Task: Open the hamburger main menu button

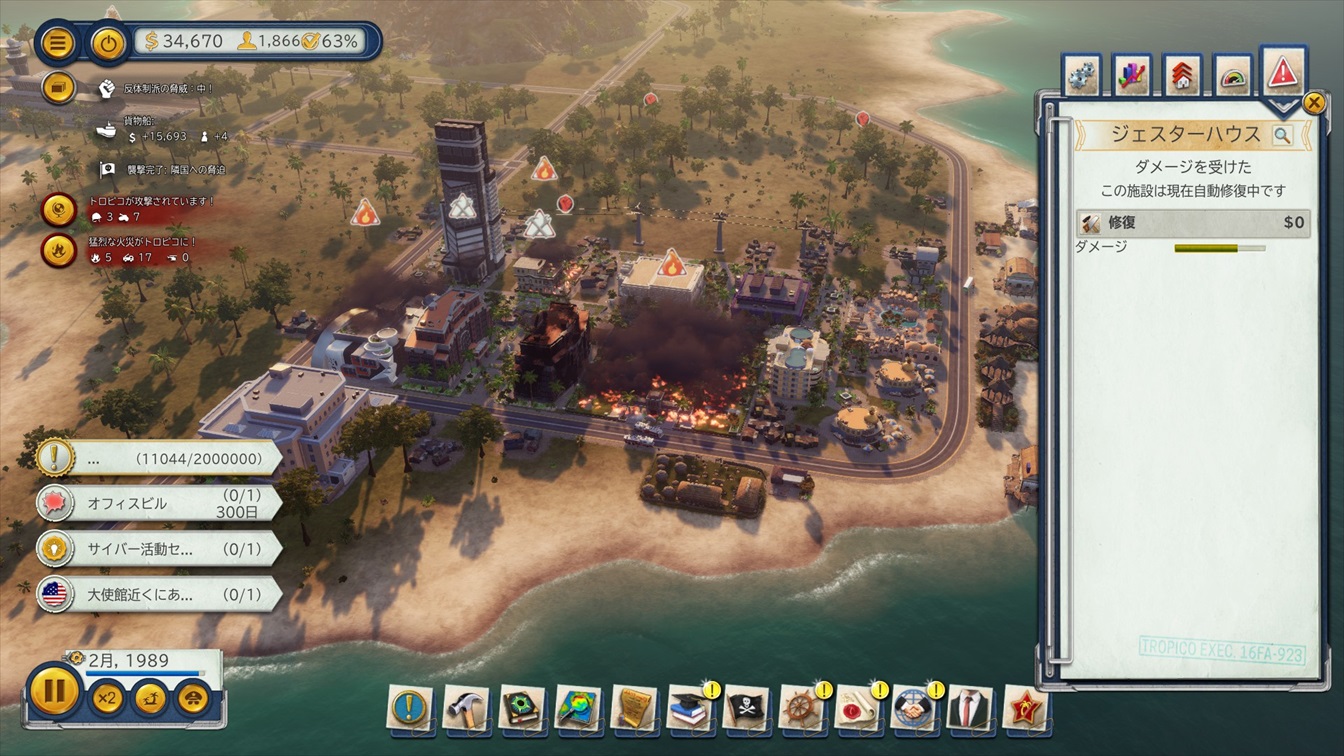Action: pos(59,42)
